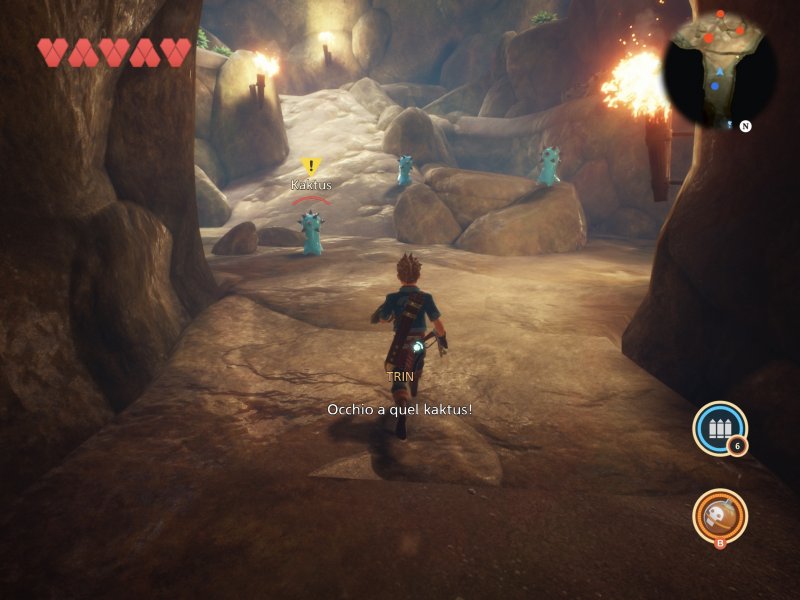Open the circular cave minimap

point(720,70)
